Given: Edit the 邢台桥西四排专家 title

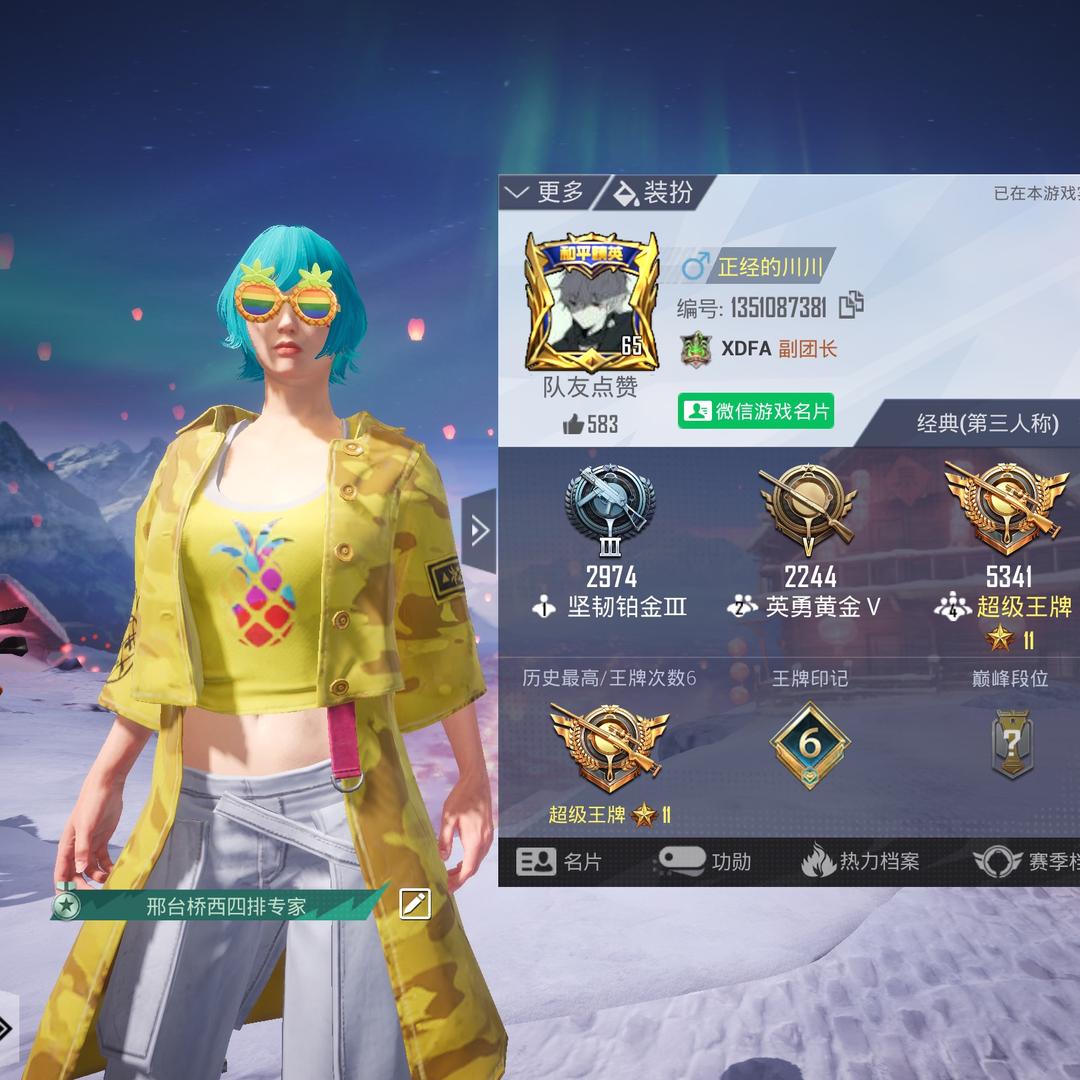Looking at the screenshot, I should click(x=415, y=904).
